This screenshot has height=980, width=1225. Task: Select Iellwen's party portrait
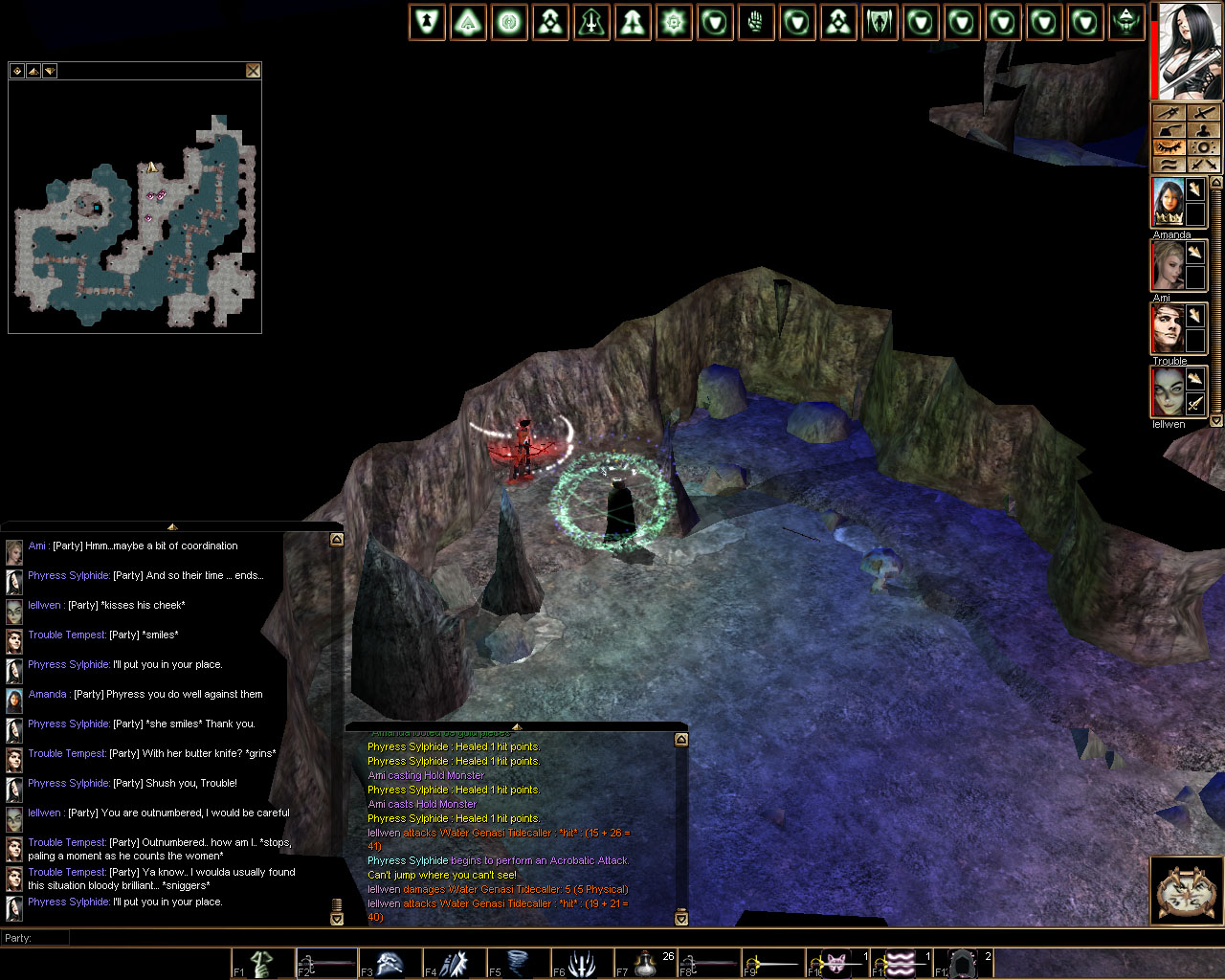click(x=1169, y=391)
